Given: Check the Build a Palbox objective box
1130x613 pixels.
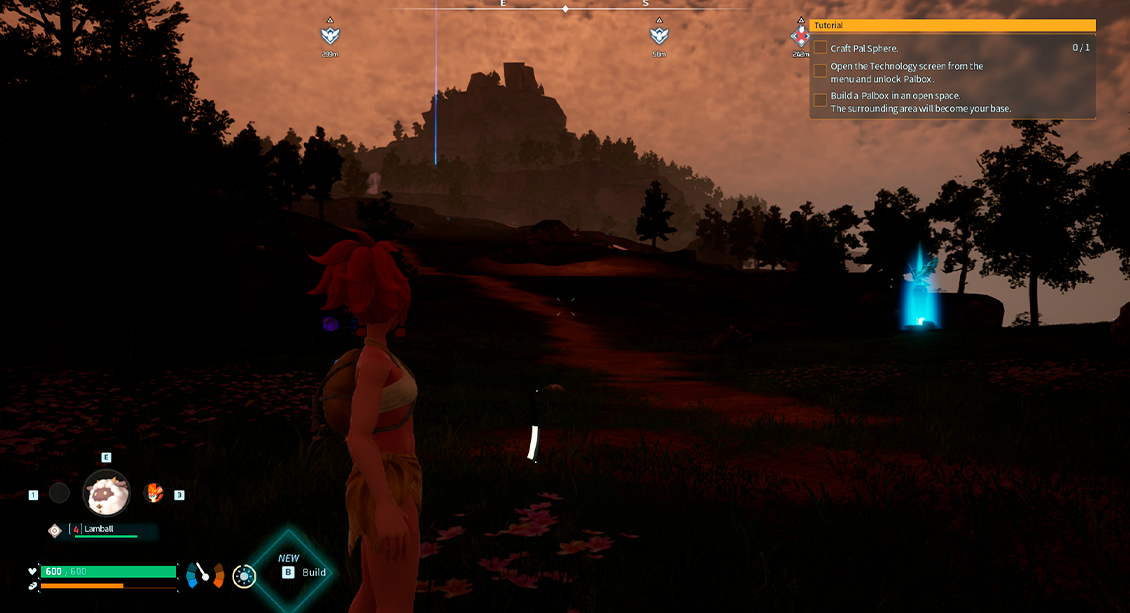Looking at the screenshot, I should (820, 100).
